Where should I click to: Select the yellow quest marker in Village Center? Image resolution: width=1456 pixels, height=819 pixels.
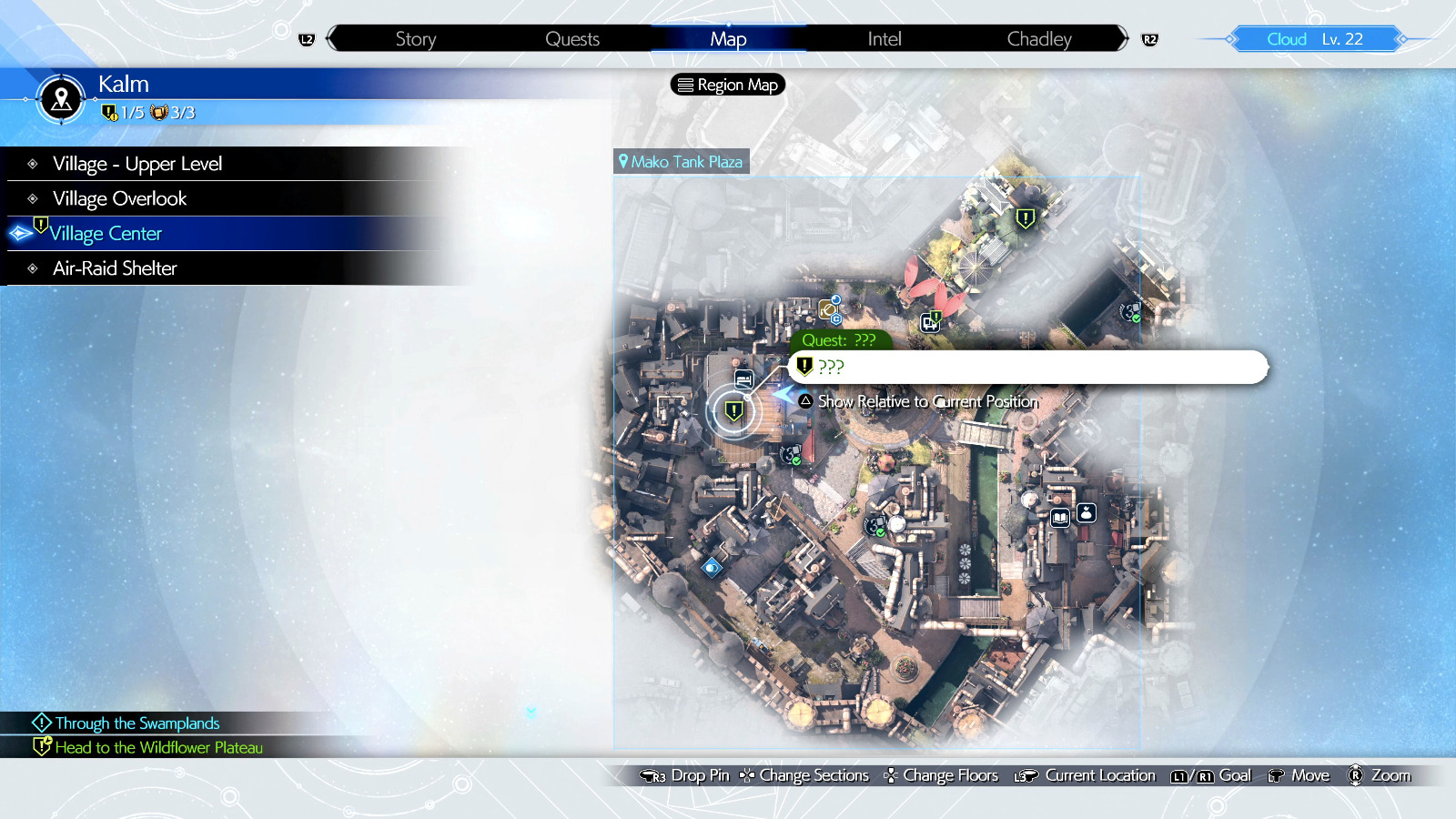pos(733,410)
